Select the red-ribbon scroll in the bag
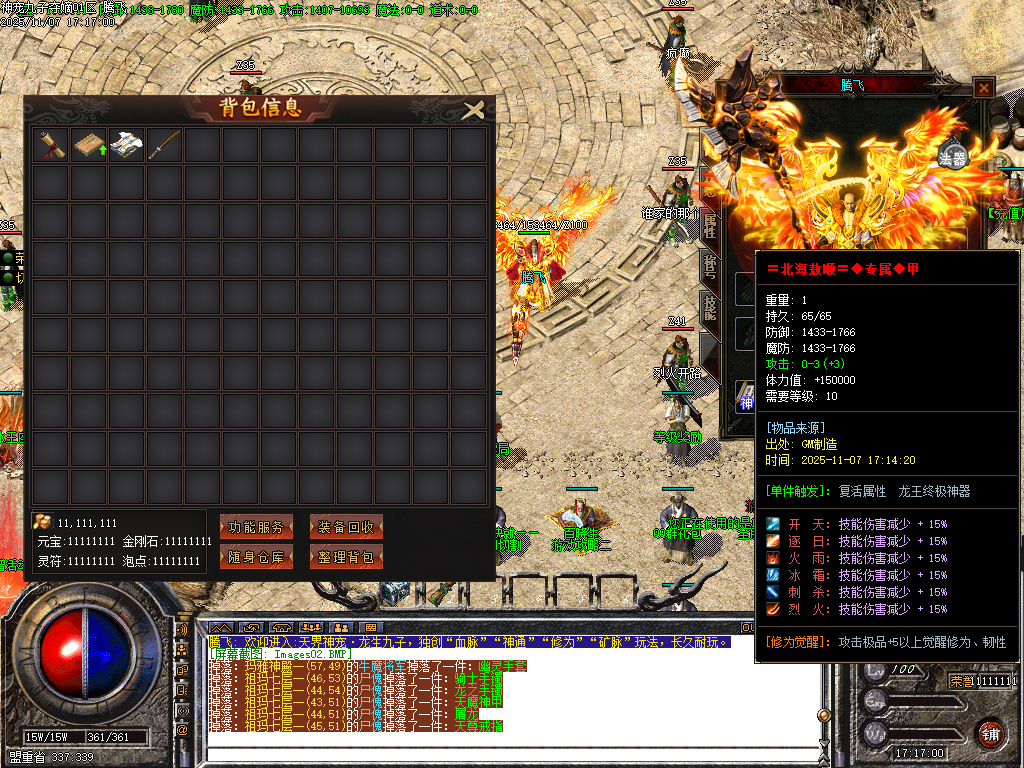 50,145
